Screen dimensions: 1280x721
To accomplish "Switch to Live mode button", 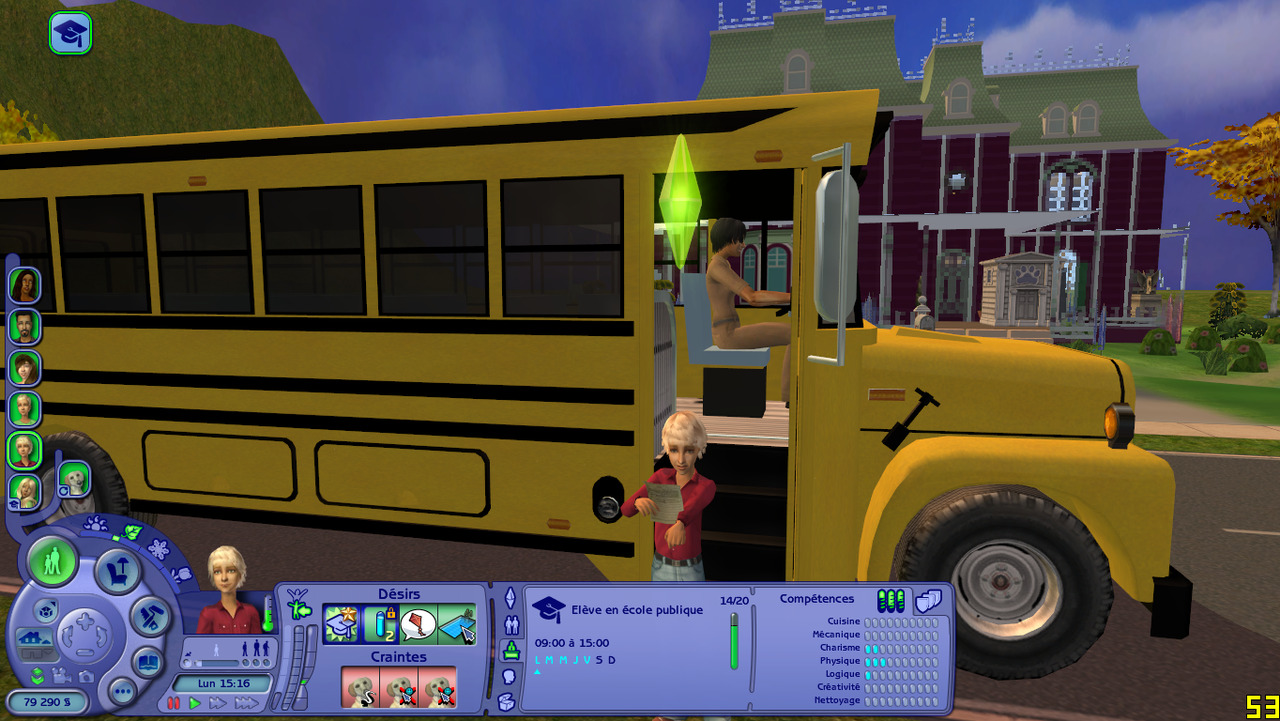I will tap(53, 561).
